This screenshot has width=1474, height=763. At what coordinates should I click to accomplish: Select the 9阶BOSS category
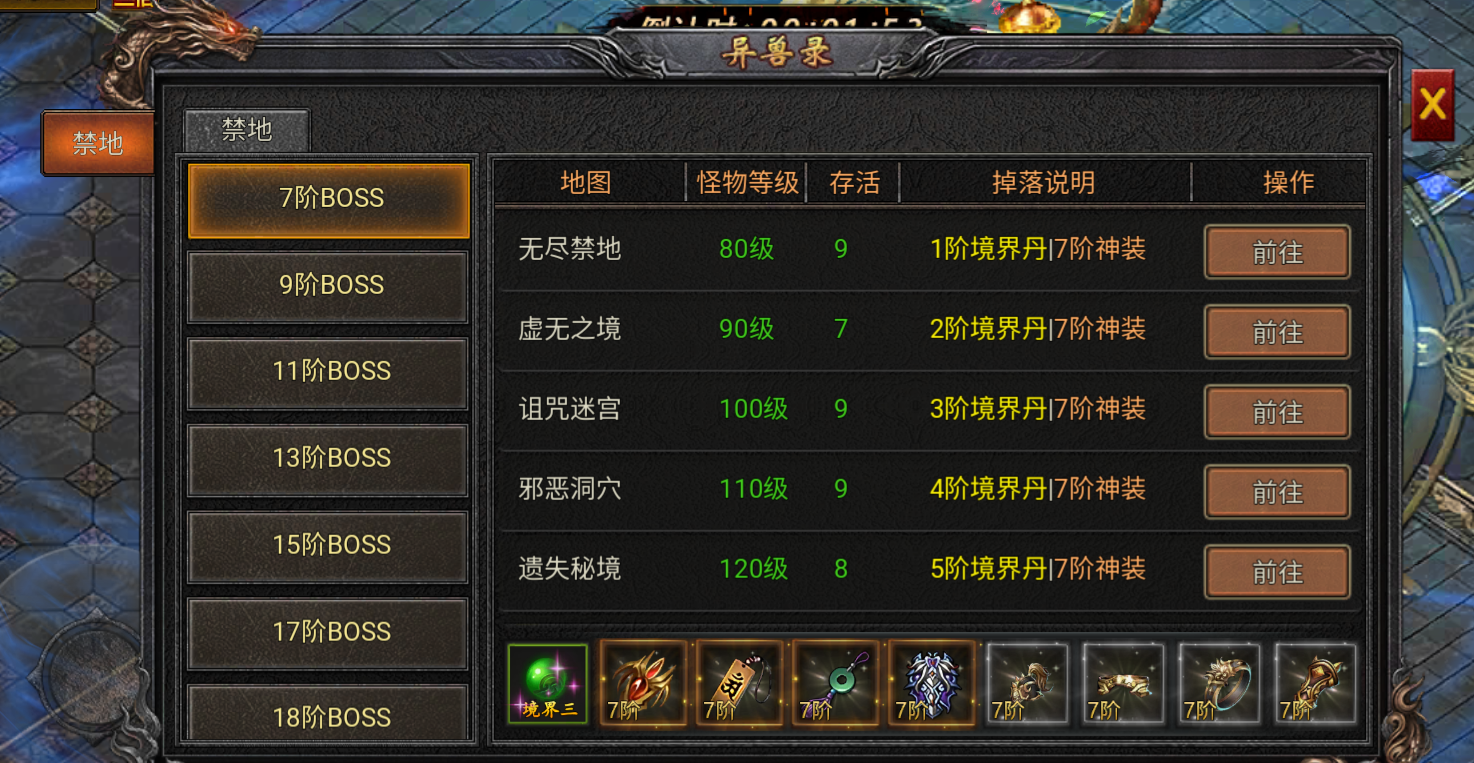pyautogui.click(x=327, y=286)
